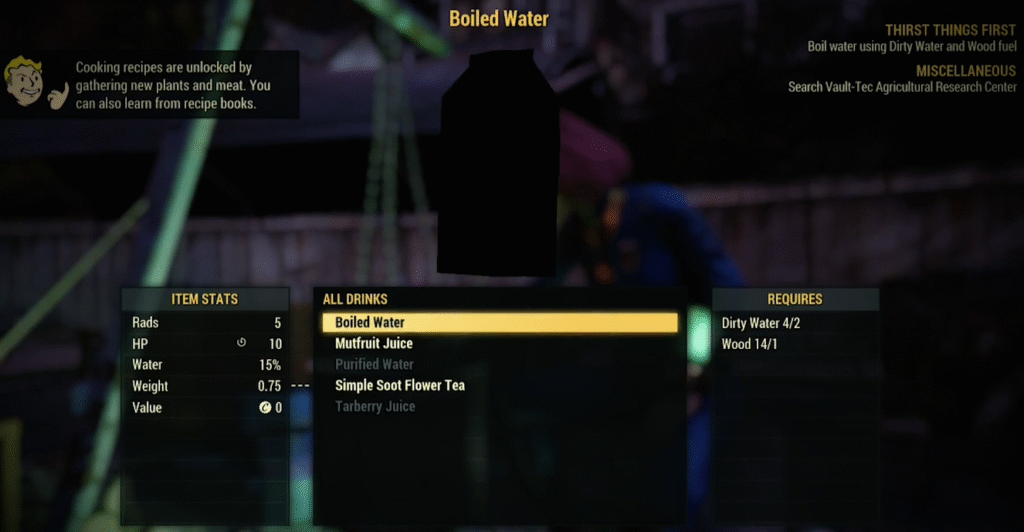Click the Wood ingredient requirement
The image size is (1024, 532).
[x=749, y=344]
